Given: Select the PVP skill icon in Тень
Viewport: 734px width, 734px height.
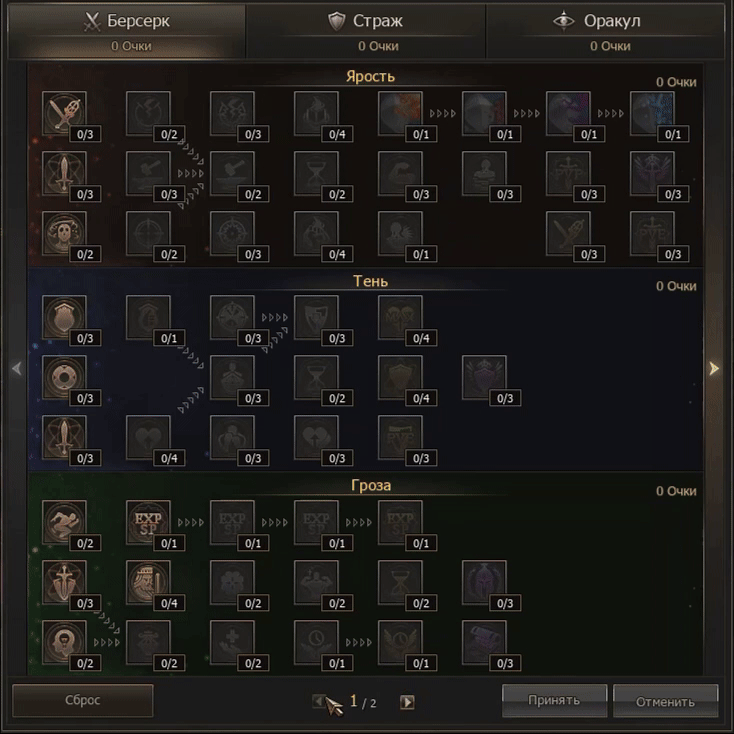Looking at the screenshot, I should pyautogui.click(x=400, y=437).
